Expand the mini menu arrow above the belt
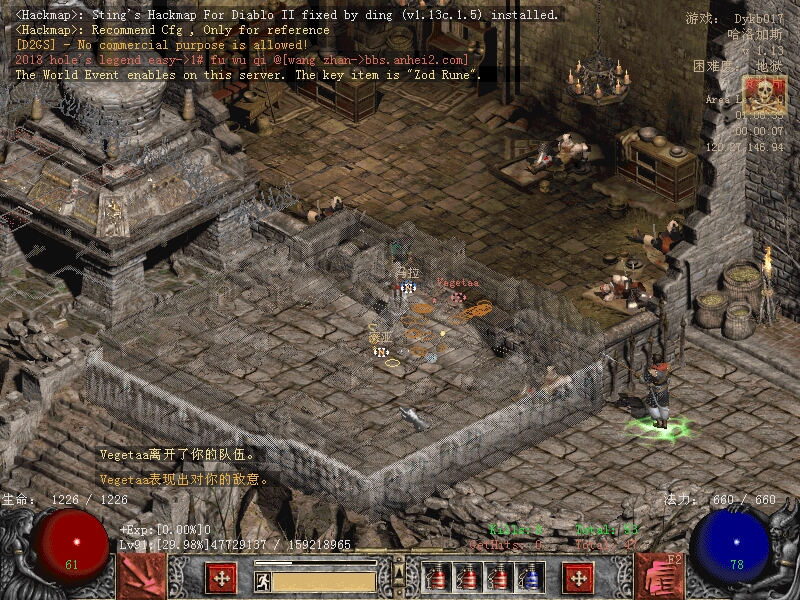The image size is (800, 600). [x=399, y=573]
